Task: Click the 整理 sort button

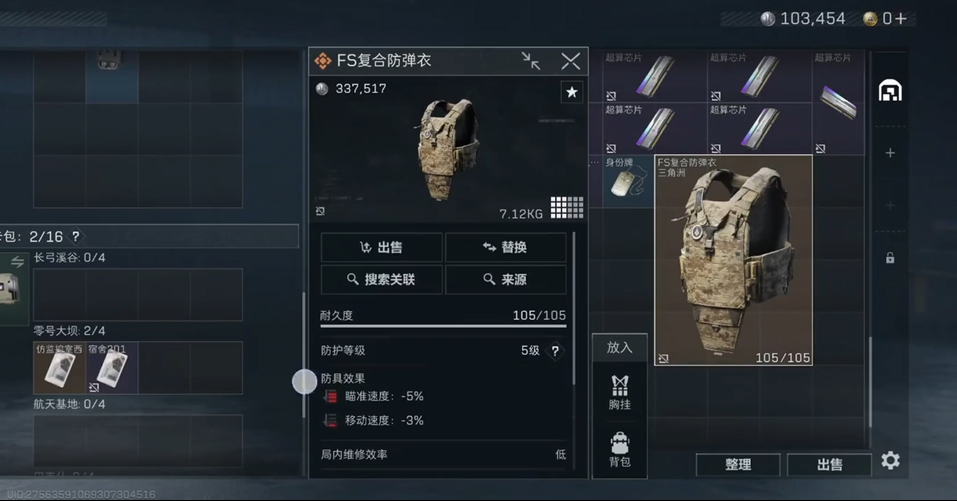Action: pos(738,464)
